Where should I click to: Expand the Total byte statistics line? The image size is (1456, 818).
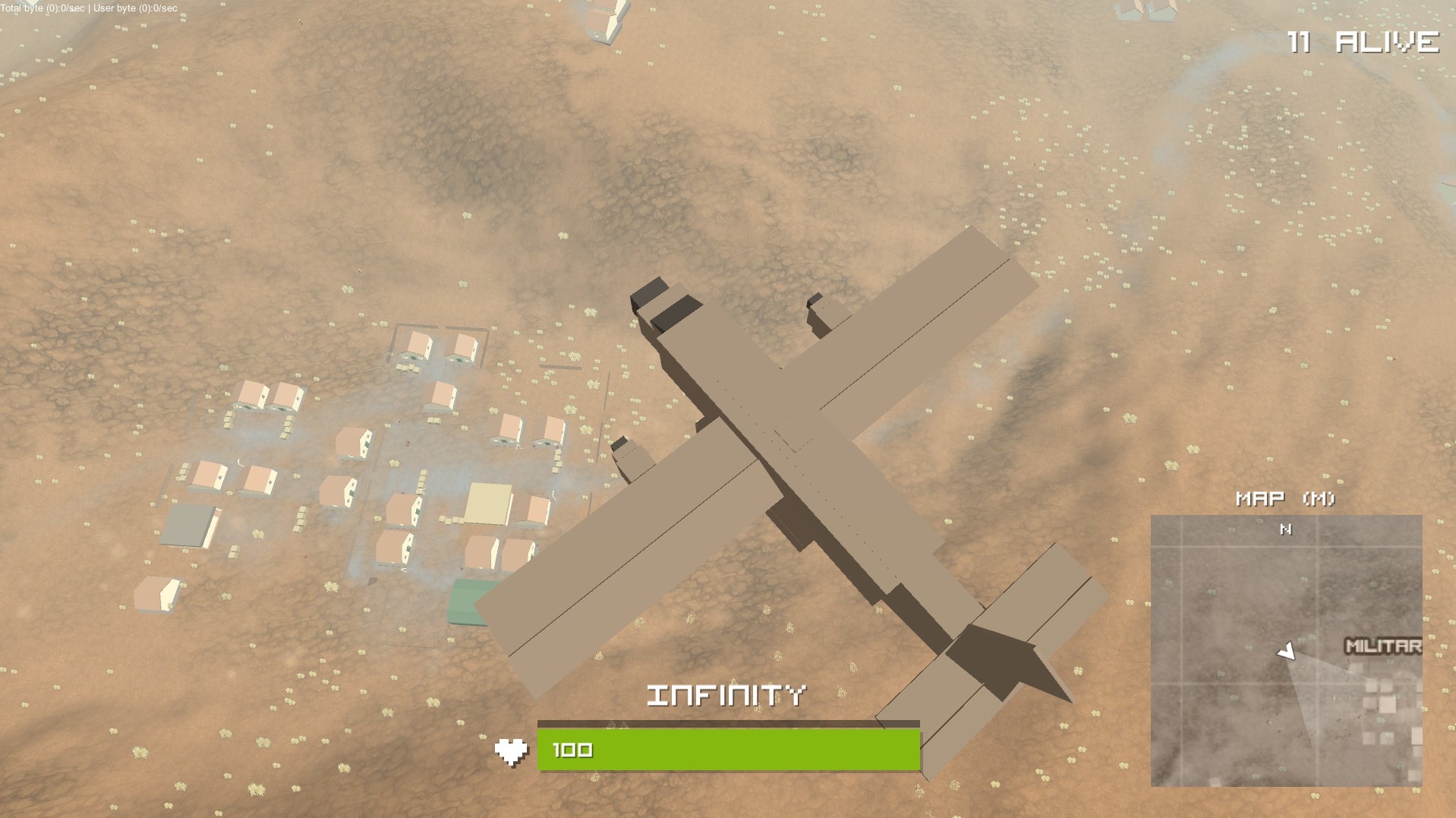pos(42,8)
